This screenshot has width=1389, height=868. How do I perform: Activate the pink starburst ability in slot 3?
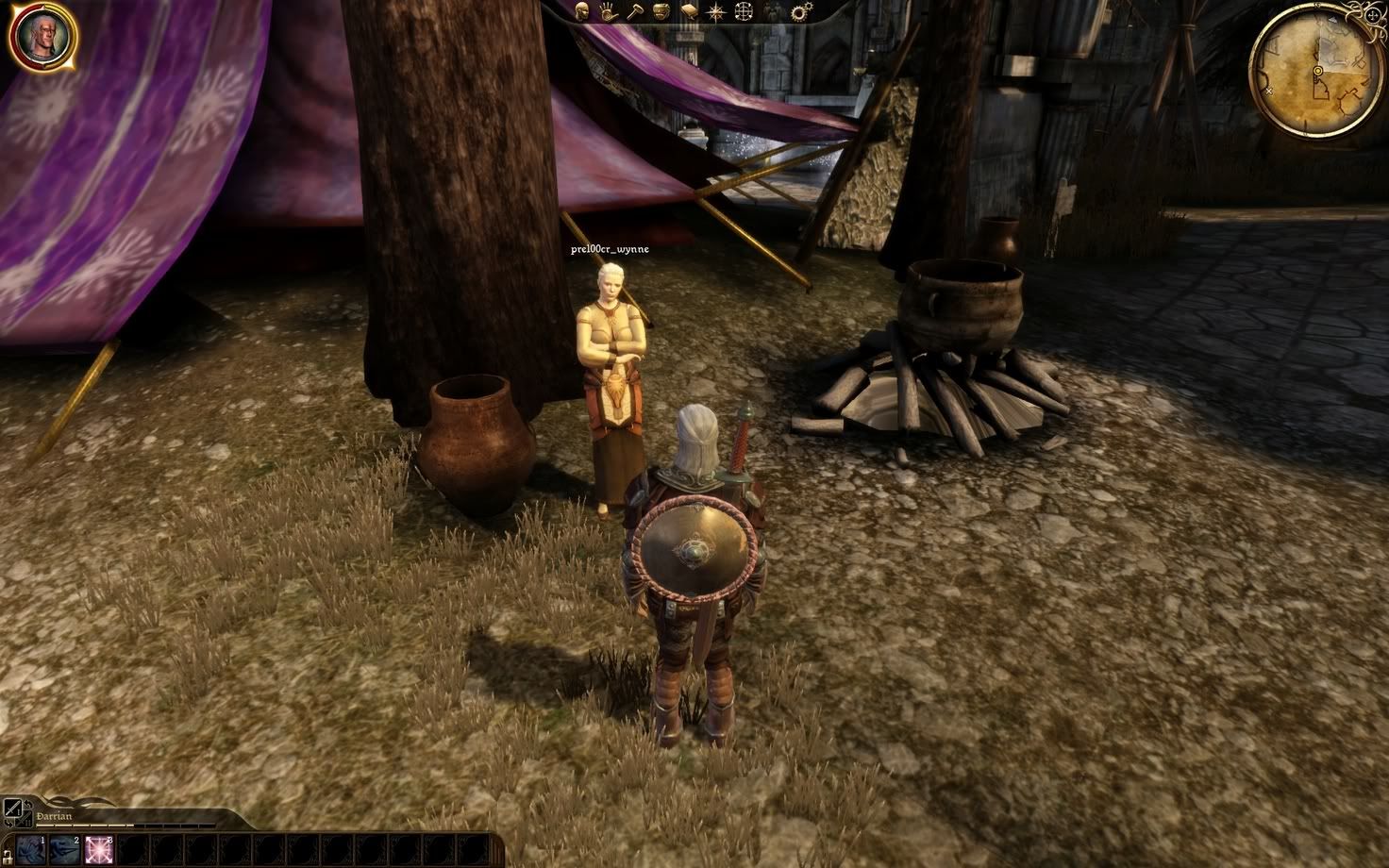[98, 849]
